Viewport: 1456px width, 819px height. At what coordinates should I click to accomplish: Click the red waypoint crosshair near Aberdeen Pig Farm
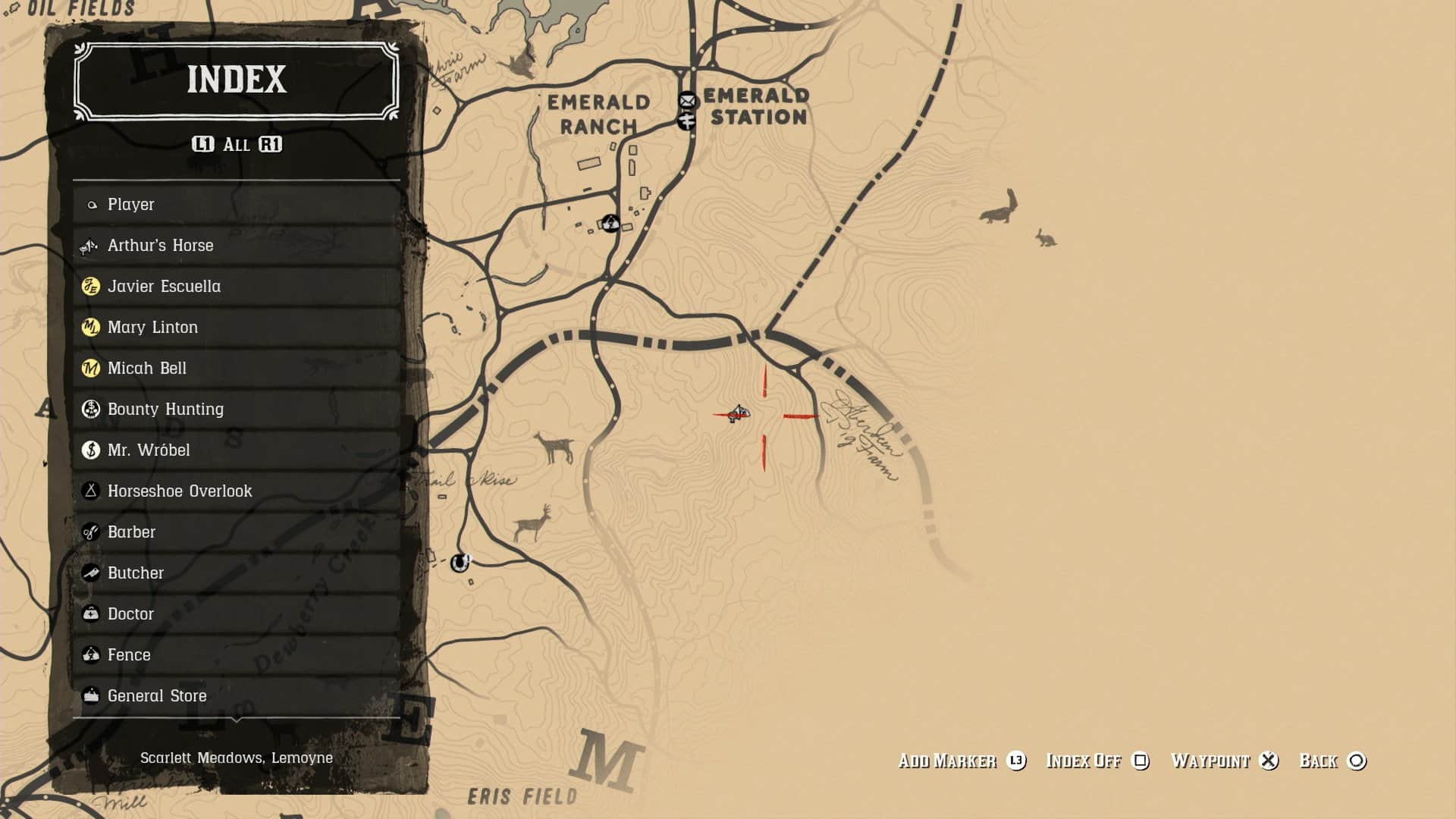(764, 415)
